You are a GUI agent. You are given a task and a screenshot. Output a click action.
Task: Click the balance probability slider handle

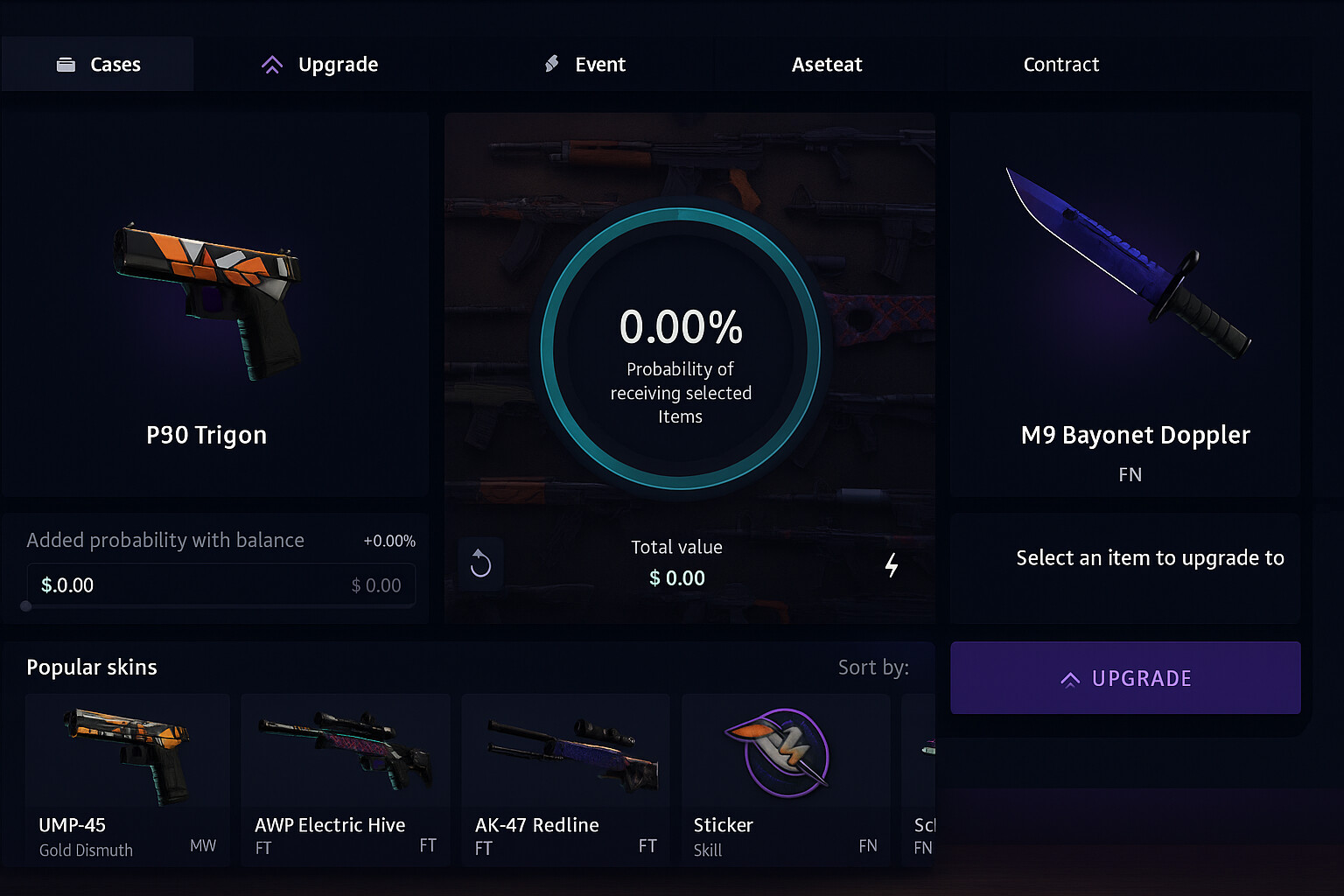(25, 605)
